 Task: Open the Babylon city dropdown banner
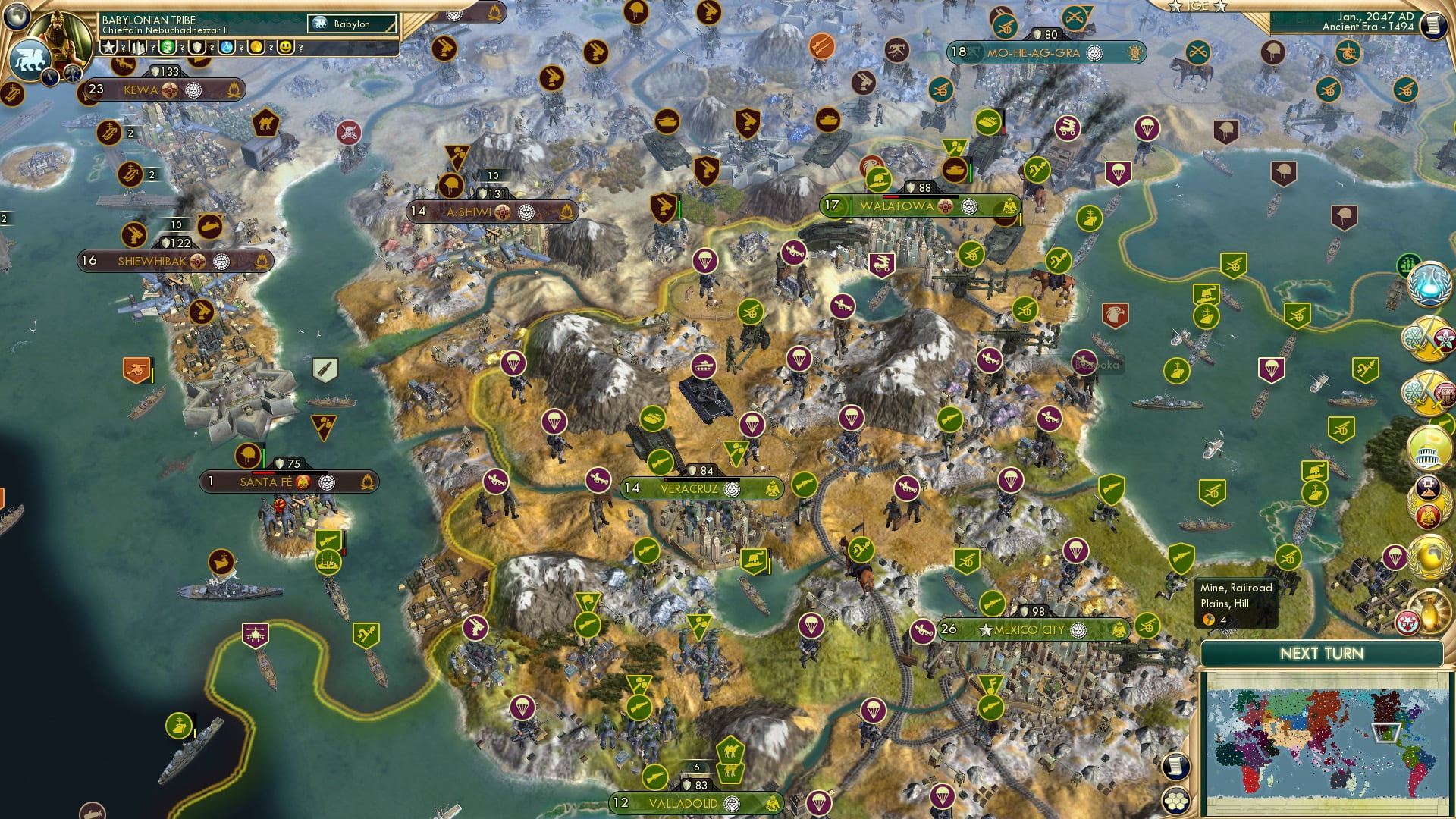click(x=350, y=24)
